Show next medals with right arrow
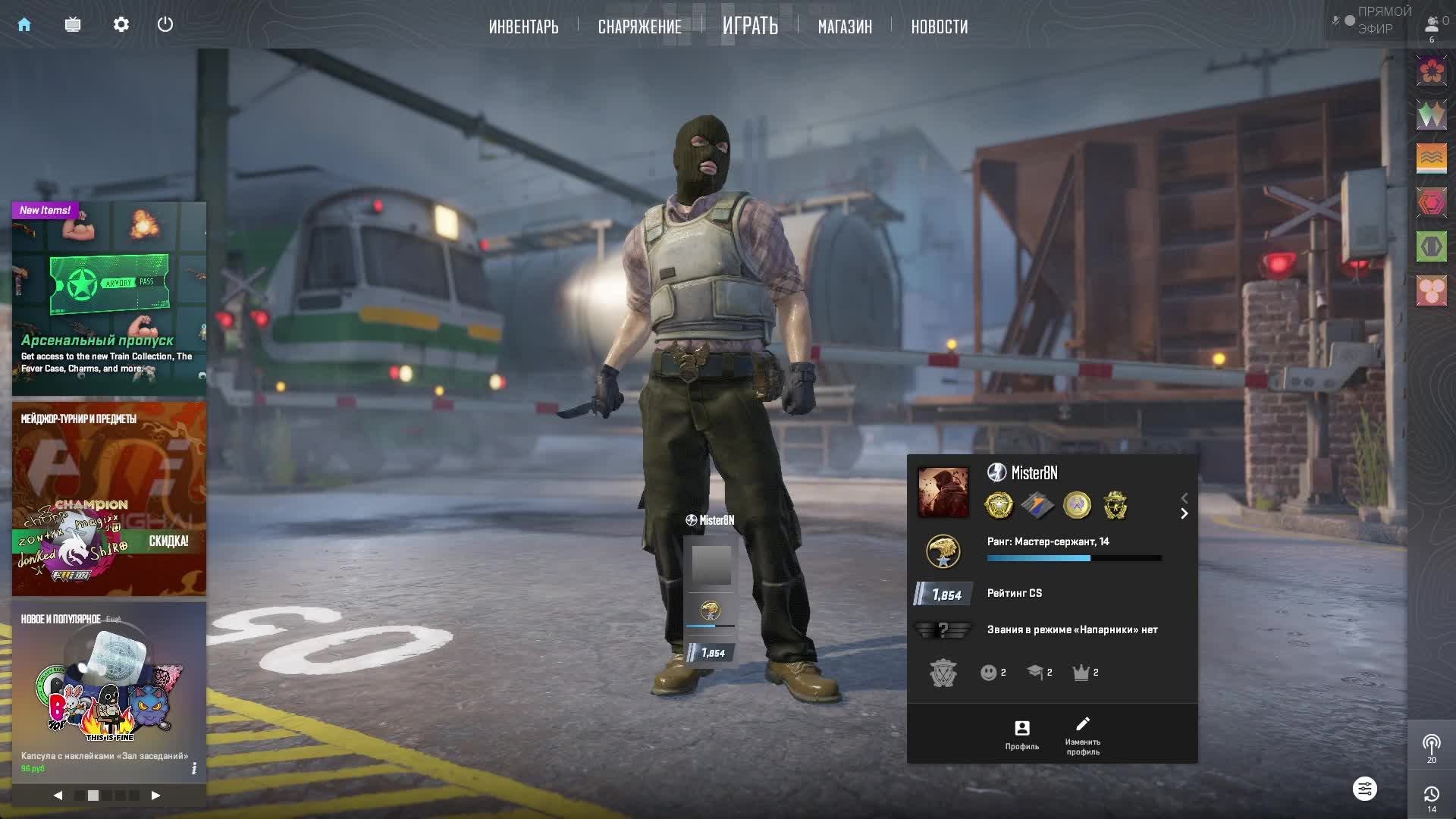The width and height of the screenshot is (1456, 819). tap(1185, 514)
